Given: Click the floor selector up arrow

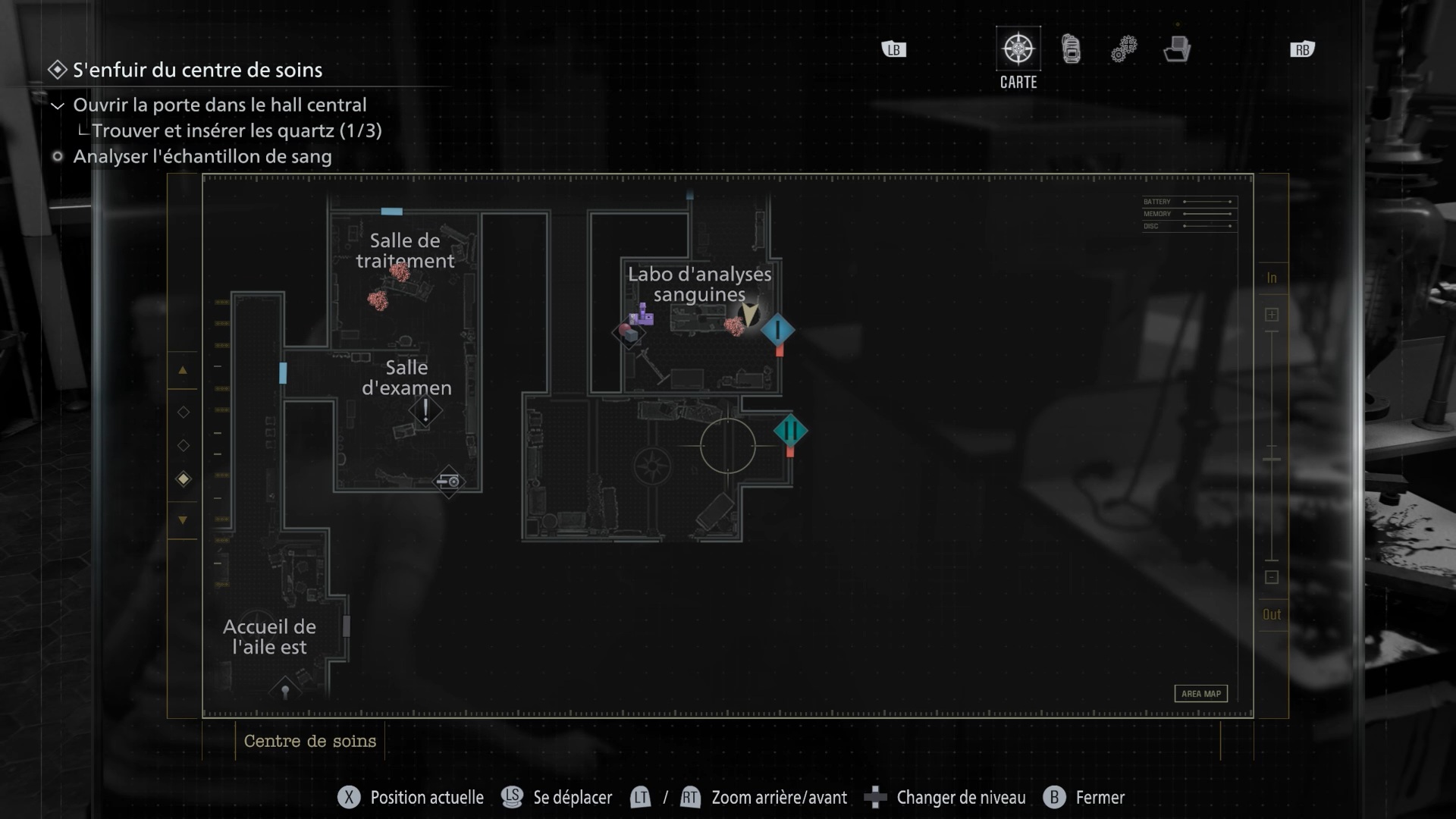Looking at the screenshot, I should pos(183,371).
